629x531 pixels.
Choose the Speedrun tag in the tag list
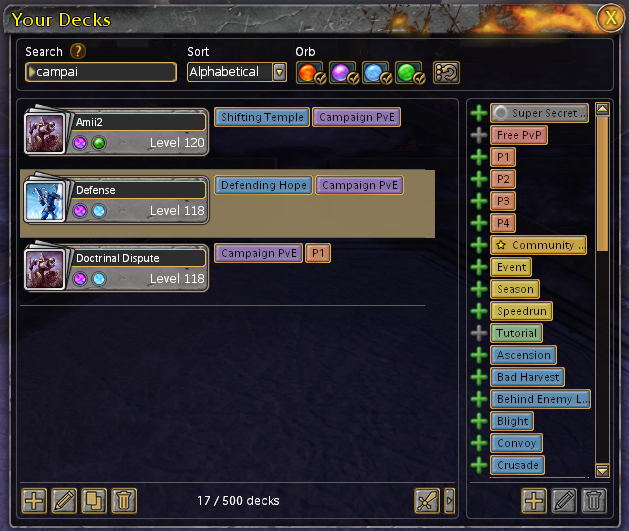pyautogui.click(x=521, y=311)
